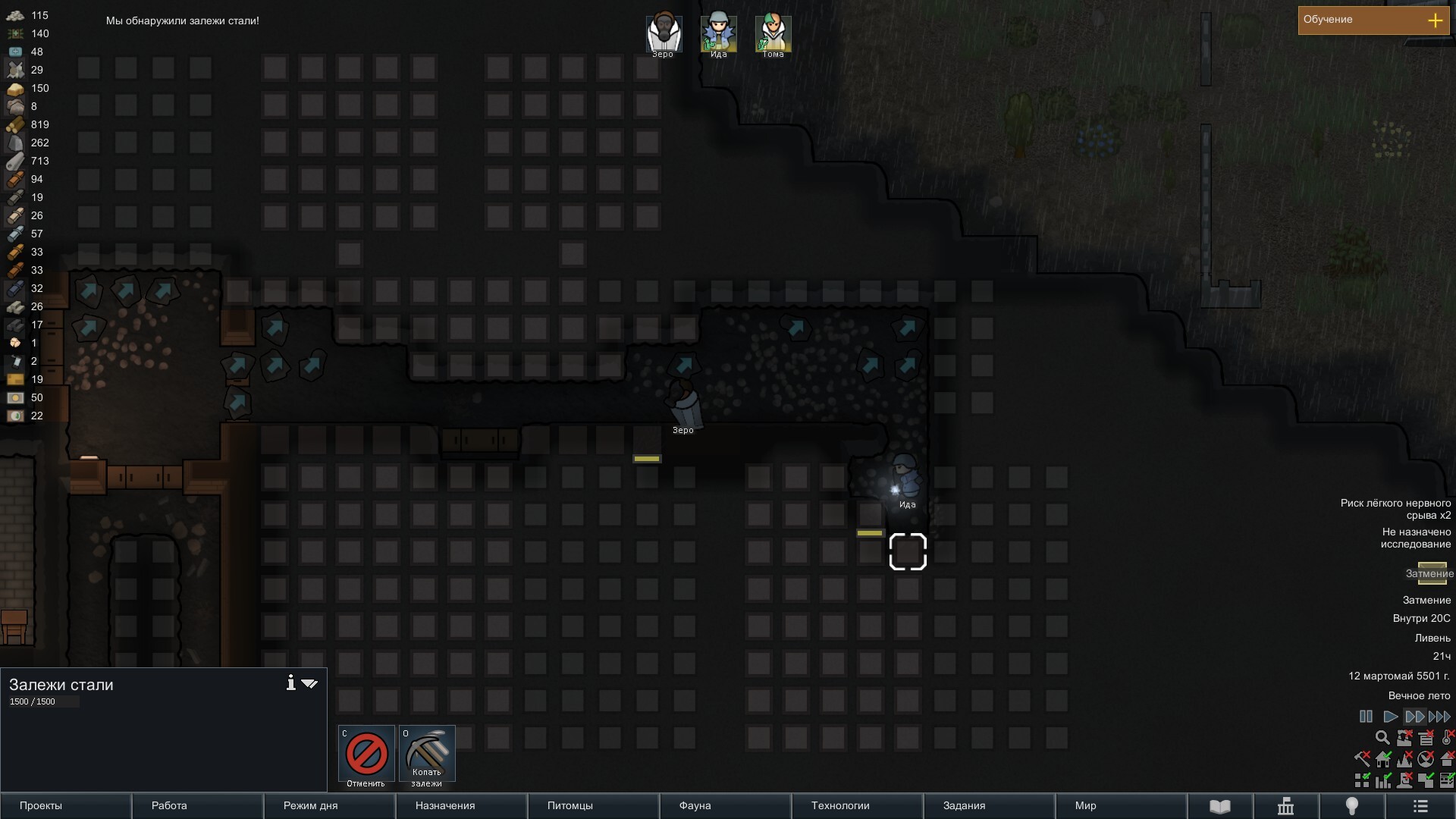Toggle the thermometer temperature overlay
The width and height of the screenshot is (1456, 819).
click(1447, 737)
